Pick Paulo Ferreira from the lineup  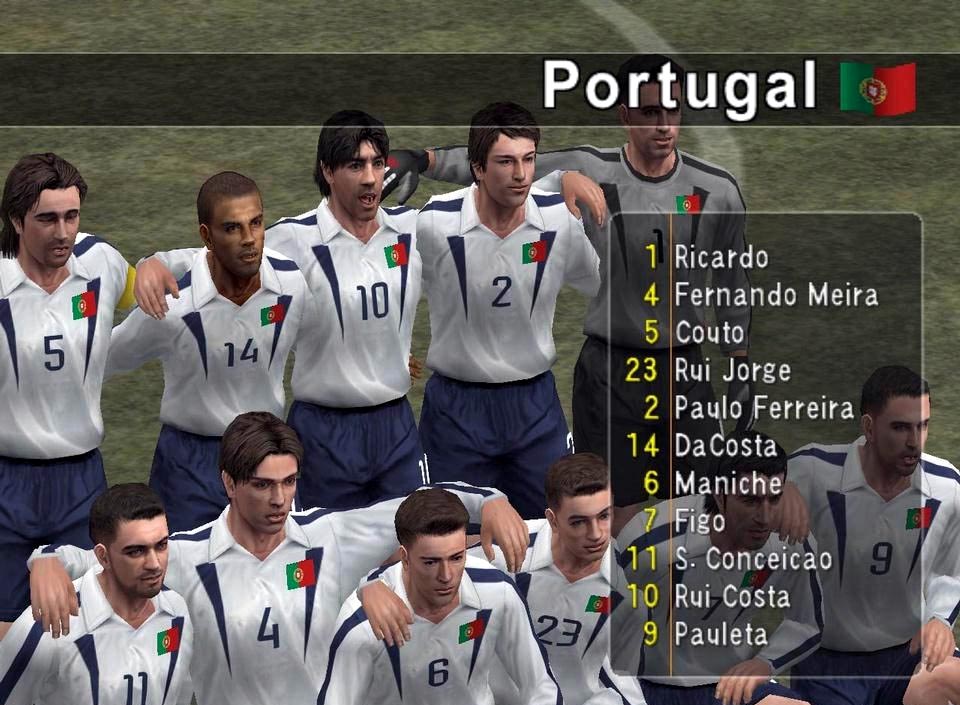pyautogui.click(x=764, y=408)
